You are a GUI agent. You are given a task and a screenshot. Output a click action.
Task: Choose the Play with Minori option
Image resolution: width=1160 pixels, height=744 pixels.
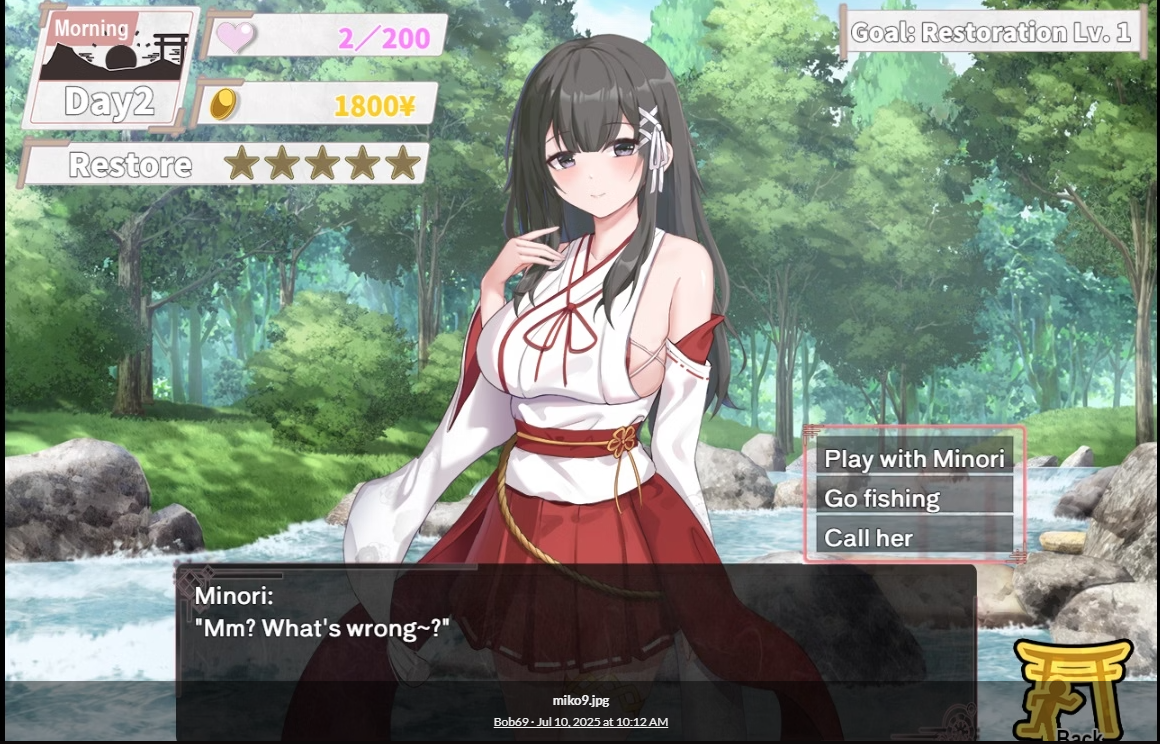914,459
